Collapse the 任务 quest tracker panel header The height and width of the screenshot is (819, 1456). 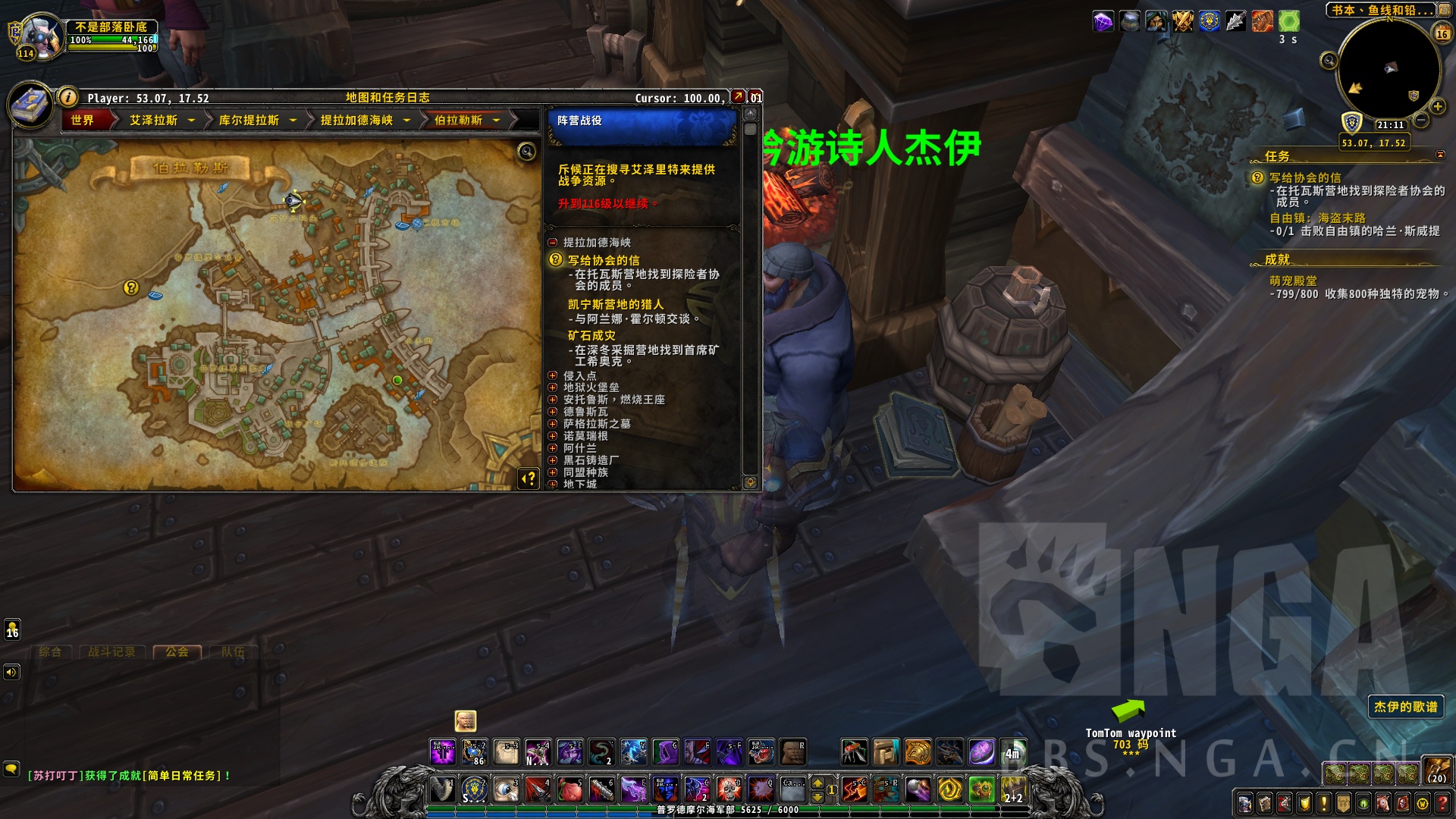pyautogui.click(x=1440, y=155)
